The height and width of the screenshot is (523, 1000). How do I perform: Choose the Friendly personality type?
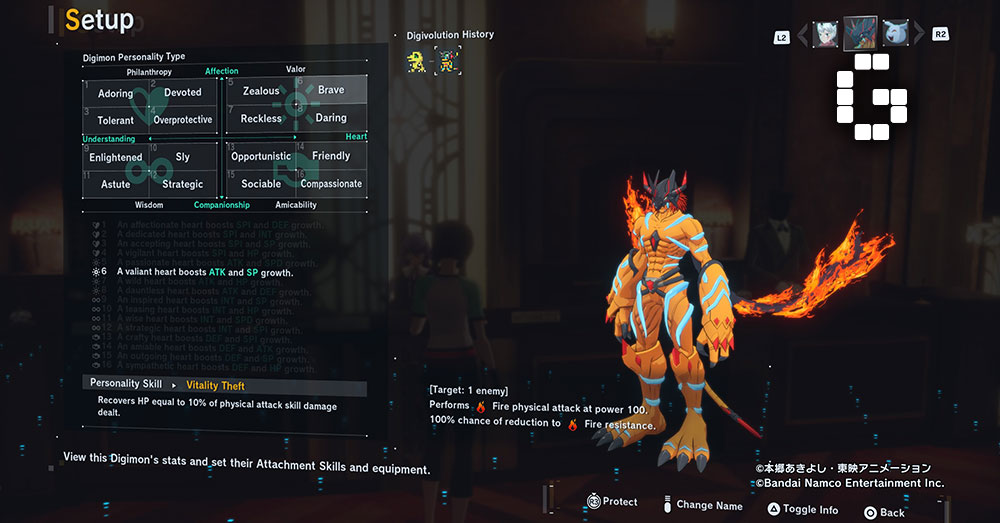coord(331,157)
